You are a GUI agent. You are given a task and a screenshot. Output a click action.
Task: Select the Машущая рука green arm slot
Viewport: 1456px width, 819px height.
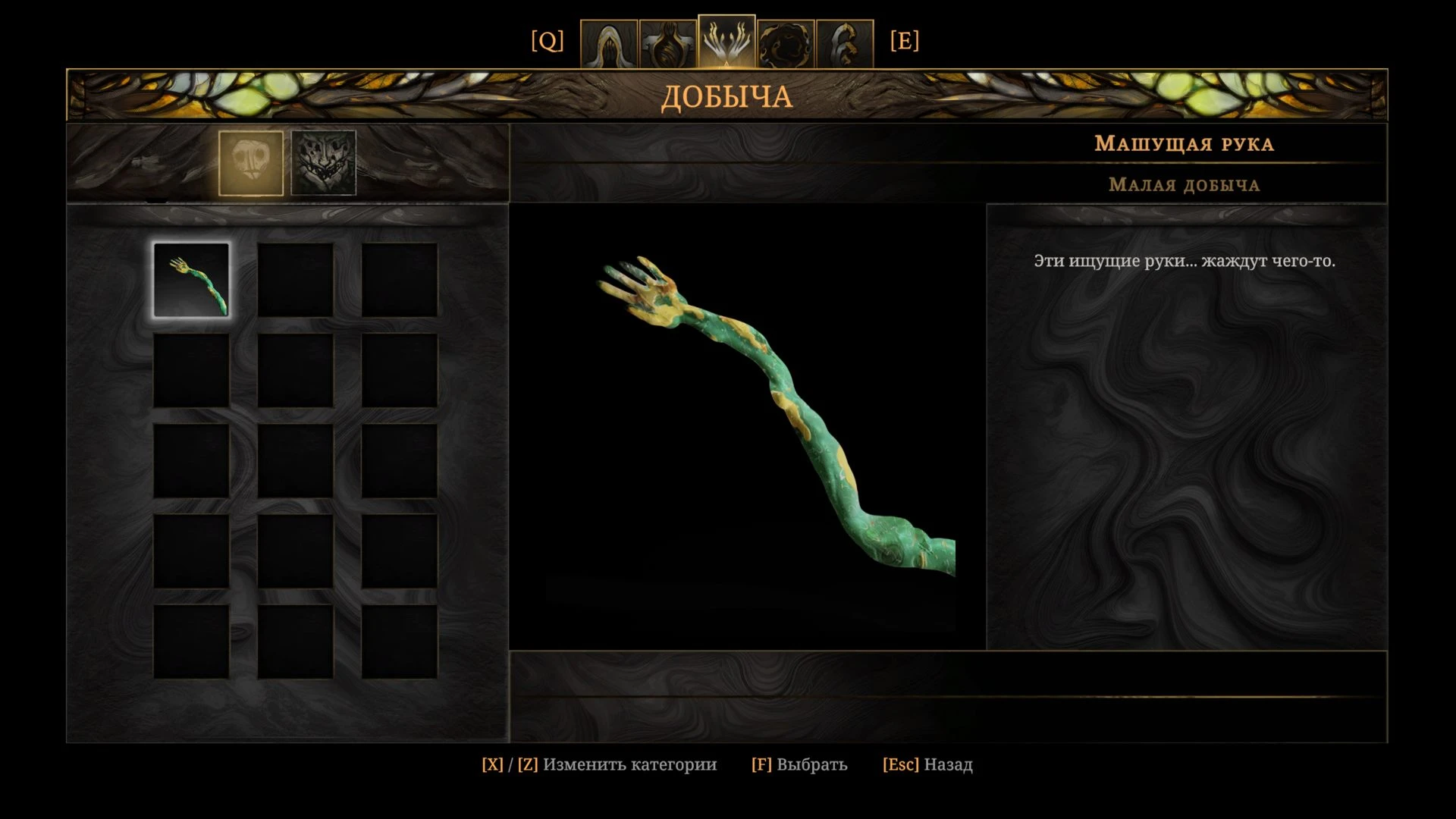[191, 280]
